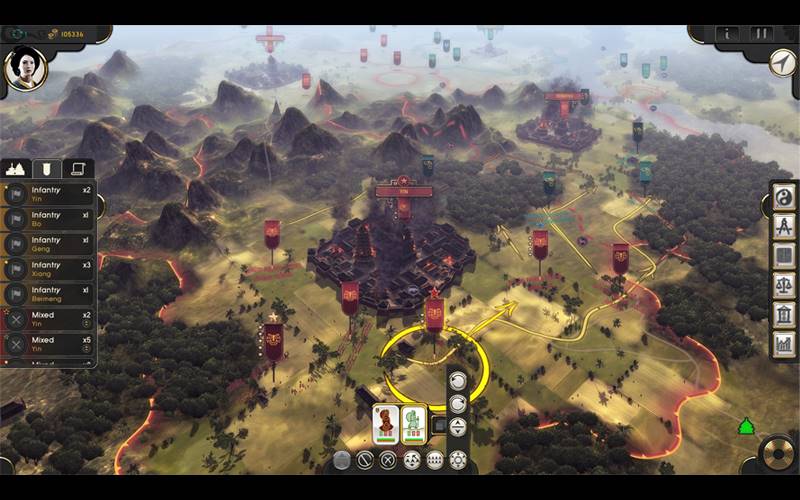This screenshot has height=500, width=800.
Task: Switch to the cities tab with building icon
Action: click(x=16, y=169)
